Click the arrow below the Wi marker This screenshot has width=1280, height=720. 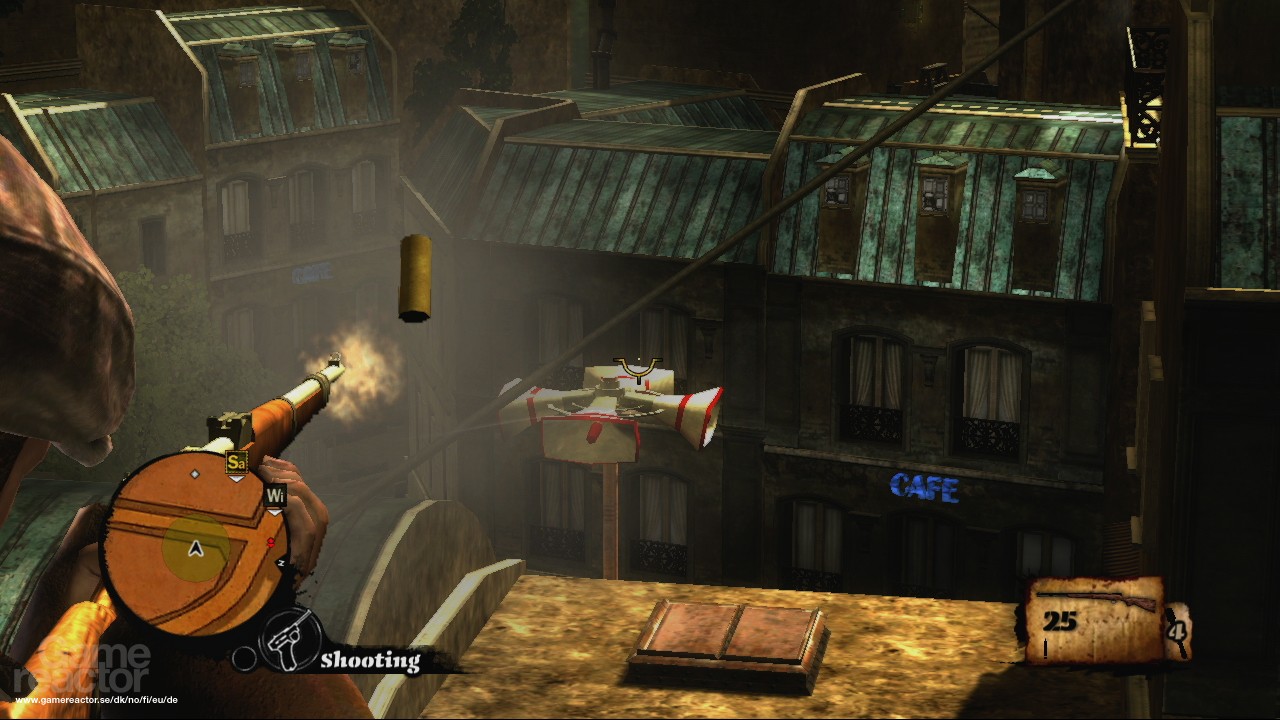275,512
